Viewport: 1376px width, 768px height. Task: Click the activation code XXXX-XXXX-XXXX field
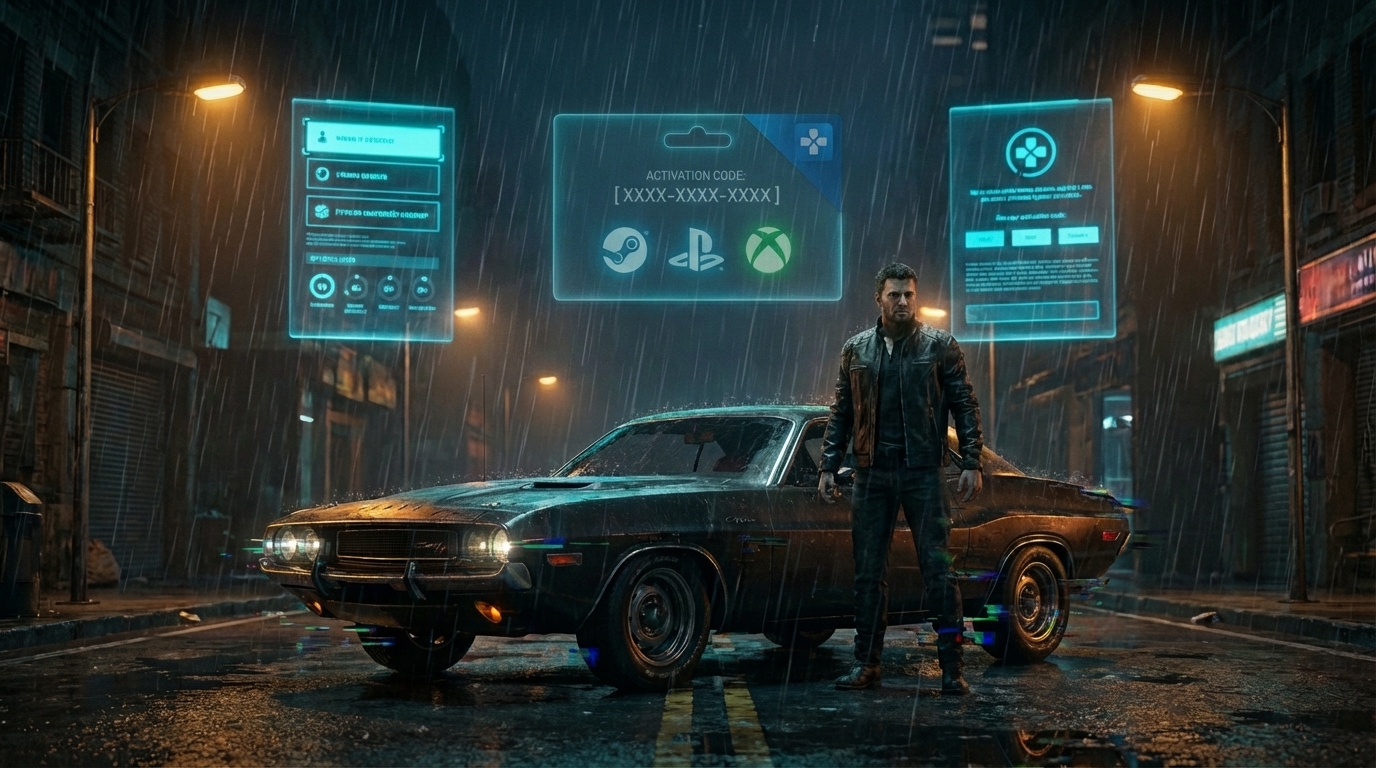[696, 195]
